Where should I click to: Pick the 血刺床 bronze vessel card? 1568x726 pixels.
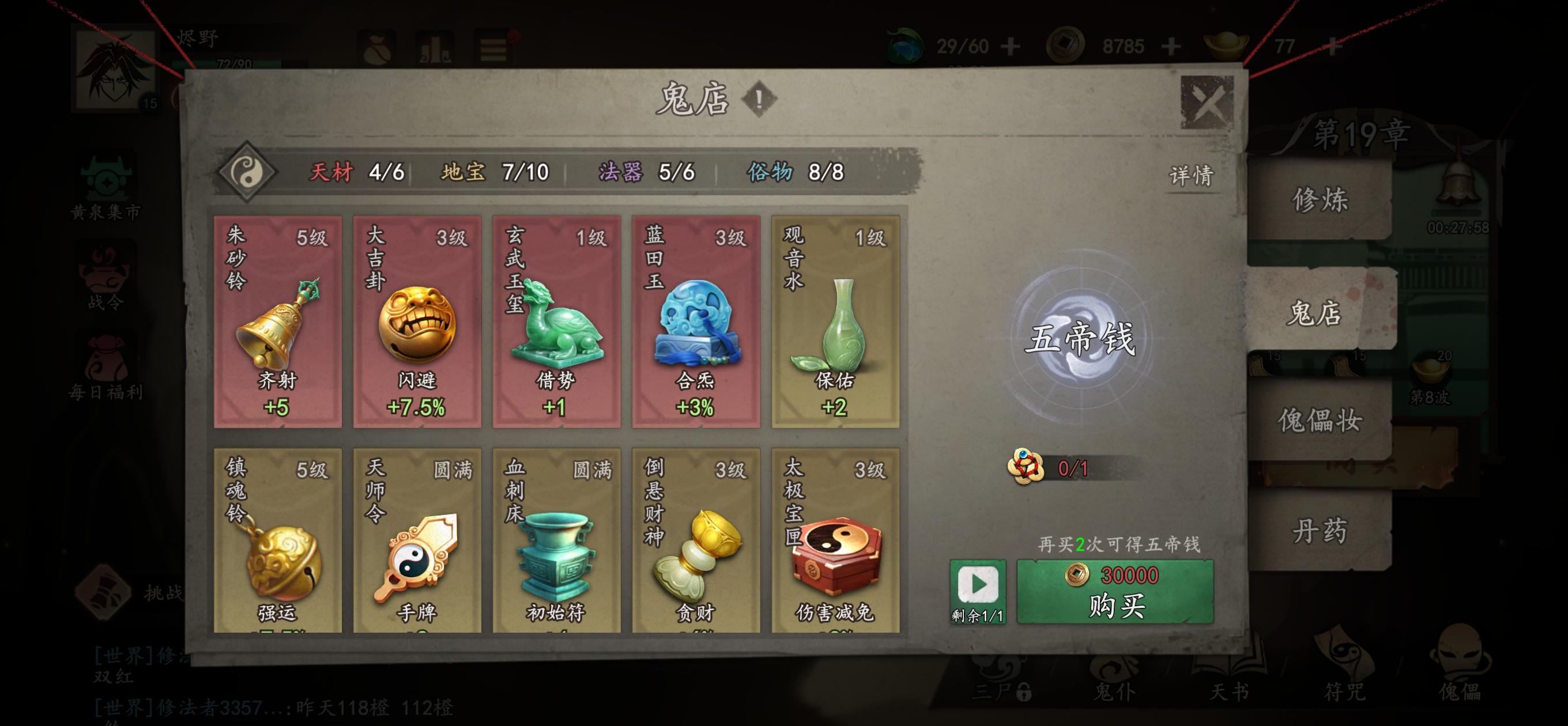(x=556, y=540)
